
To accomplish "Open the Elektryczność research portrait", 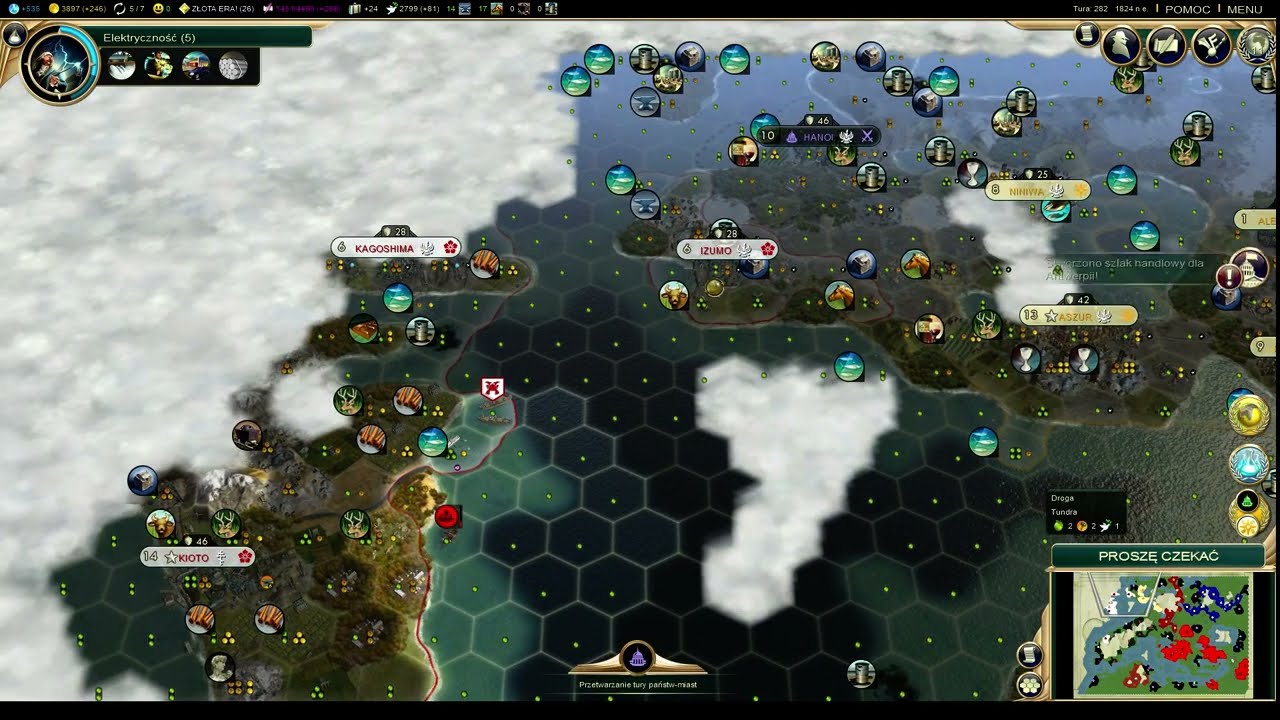I will 59,65.
